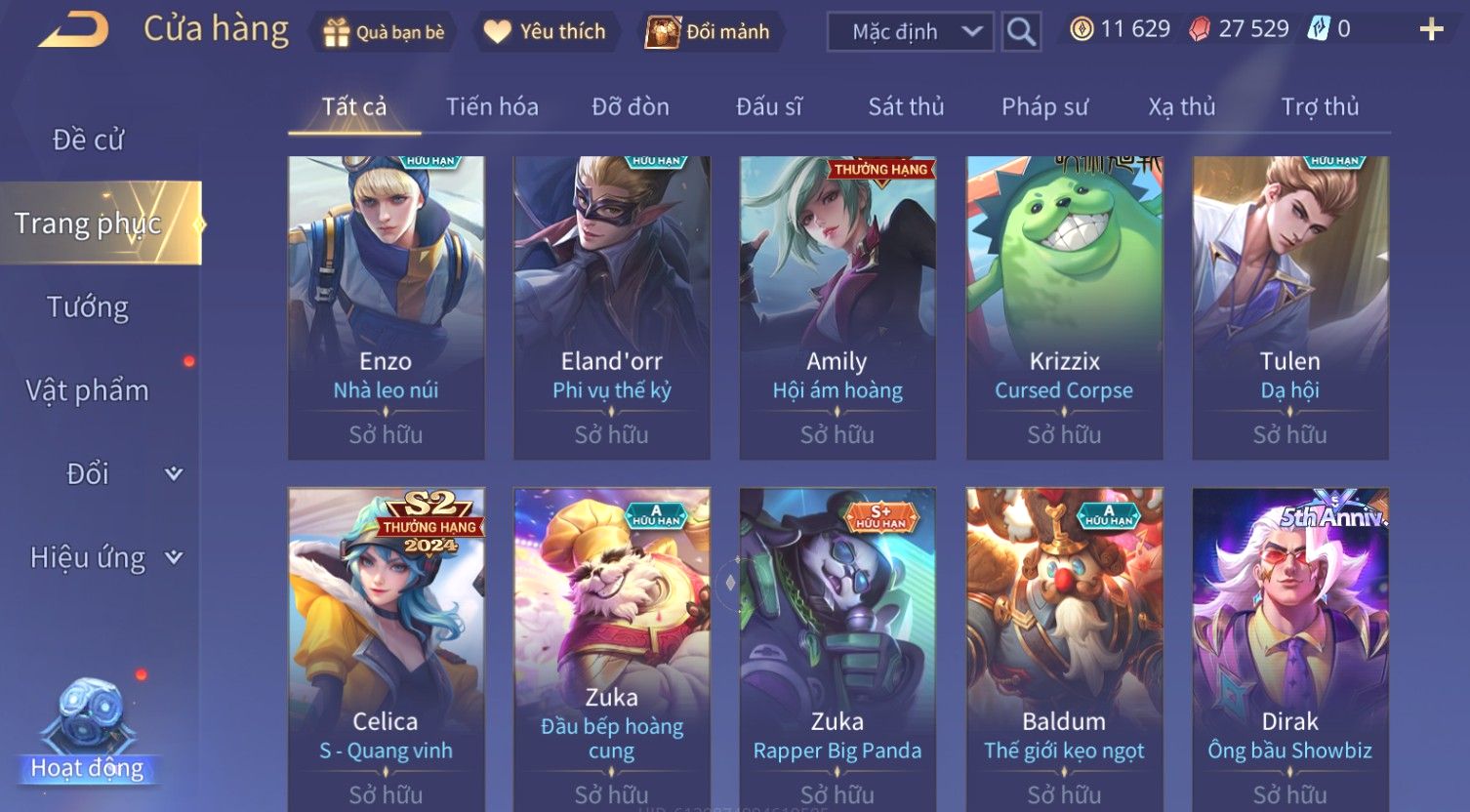Select Krizzix Cursed Corpse skin card

(1064, 307)
